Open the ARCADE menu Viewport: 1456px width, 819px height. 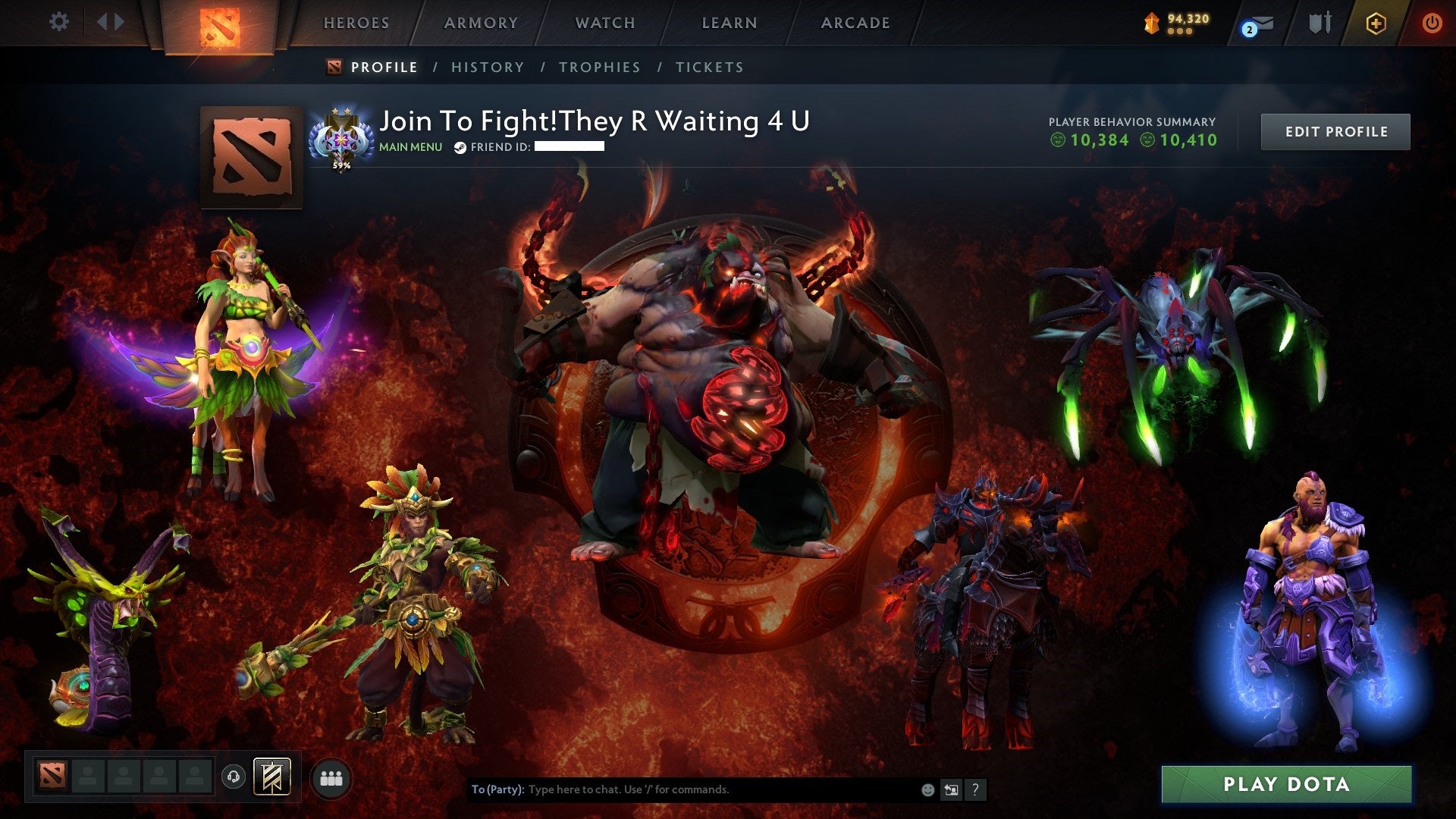coord(855,23)
